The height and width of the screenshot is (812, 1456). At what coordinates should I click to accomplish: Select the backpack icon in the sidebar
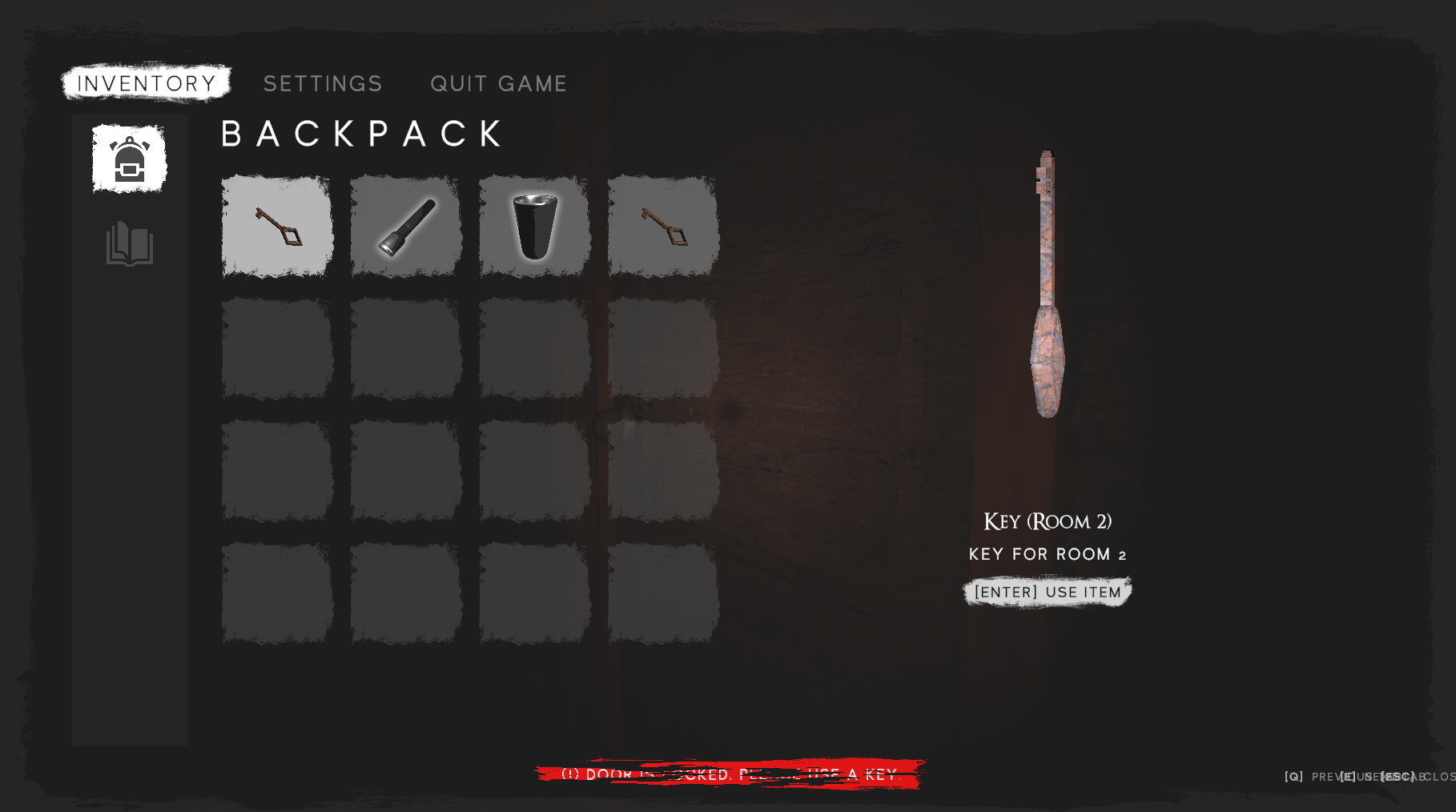pos(128,158)
